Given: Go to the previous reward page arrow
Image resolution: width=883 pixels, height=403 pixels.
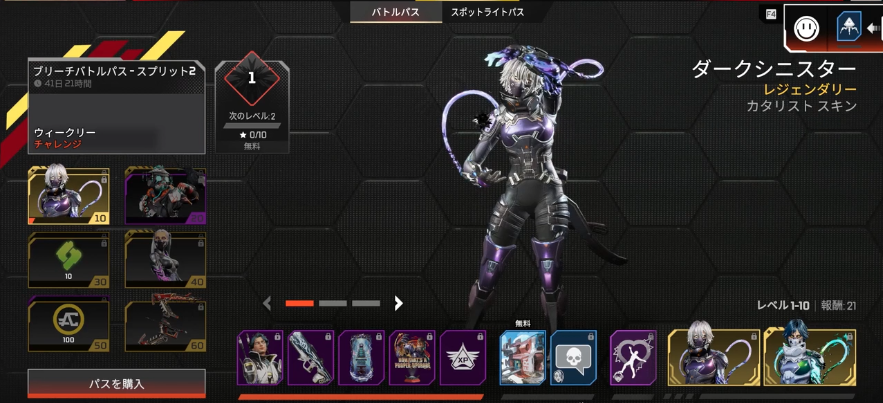Looking at the screenshot, I should tap(267, 303).
